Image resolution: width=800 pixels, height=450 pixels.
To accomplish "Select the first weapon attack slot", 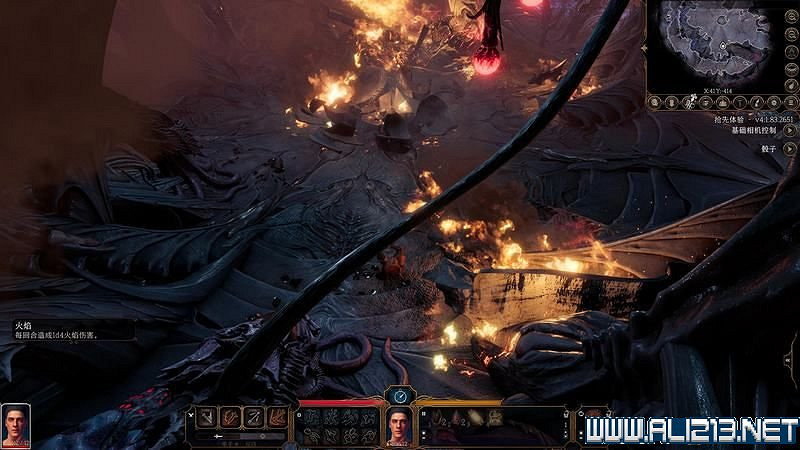I will point(207,418).
